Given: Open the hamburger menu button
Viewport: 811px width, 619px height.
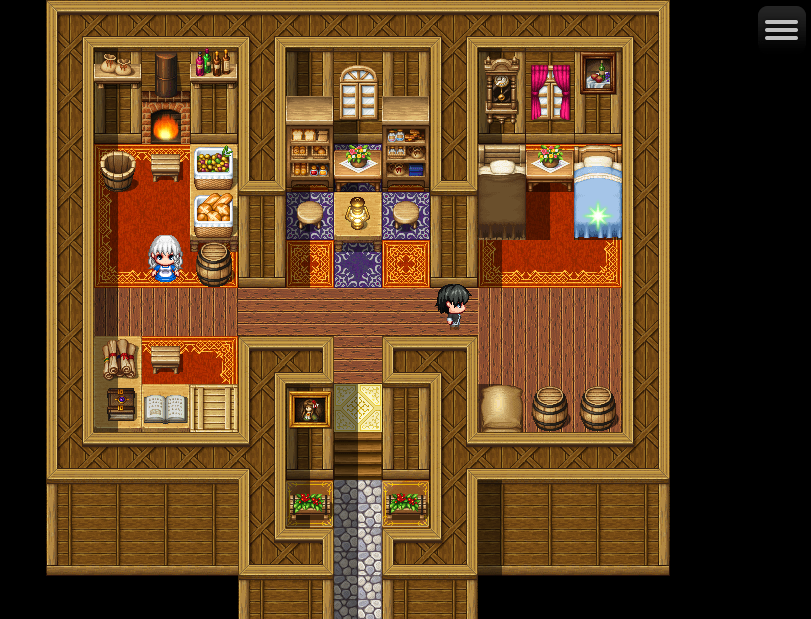Looking at the screenshot, I should point(781,29).
